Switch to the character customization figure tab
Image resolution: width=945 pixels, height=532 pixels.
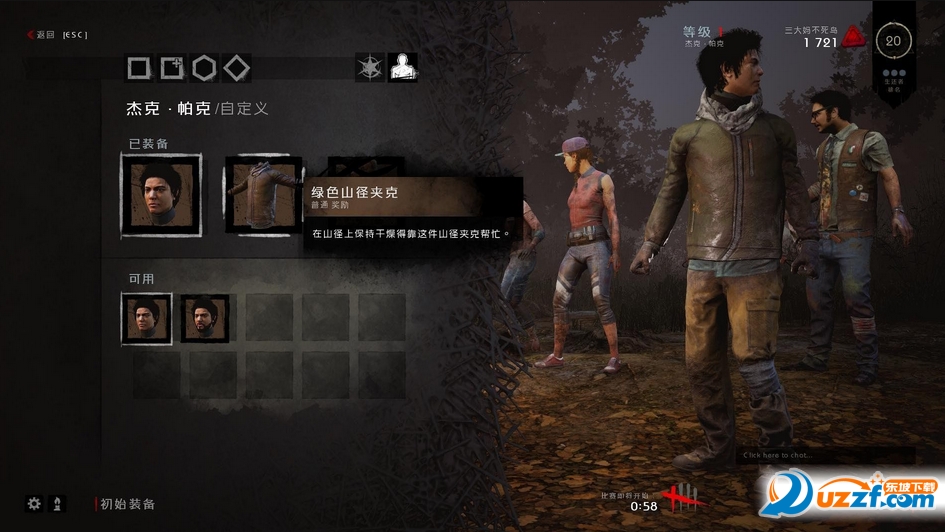click(x=402, y=68)
